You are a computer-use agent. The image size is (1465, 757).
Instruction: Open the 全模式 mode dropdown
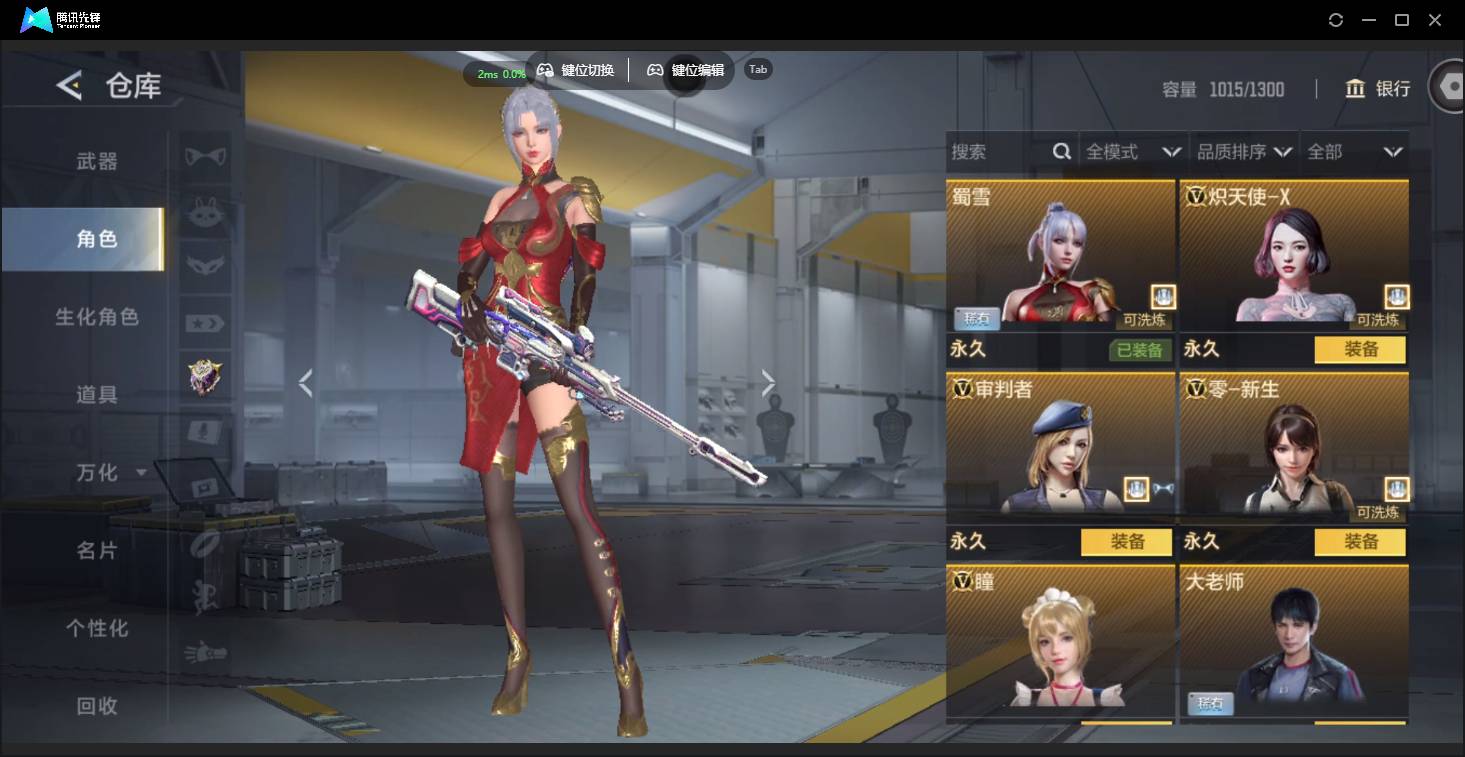tap(1133, 152)
